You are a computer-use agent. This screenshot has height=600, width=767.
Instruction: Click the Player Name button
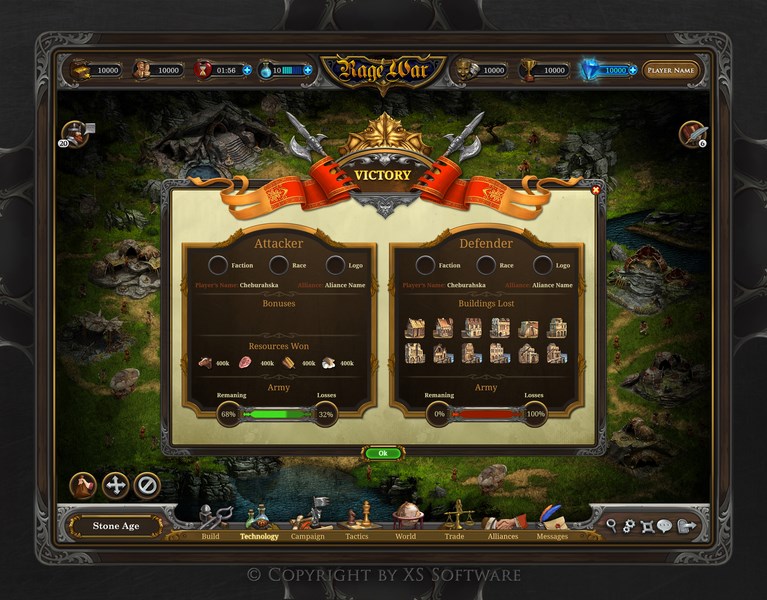coord(670,71)
